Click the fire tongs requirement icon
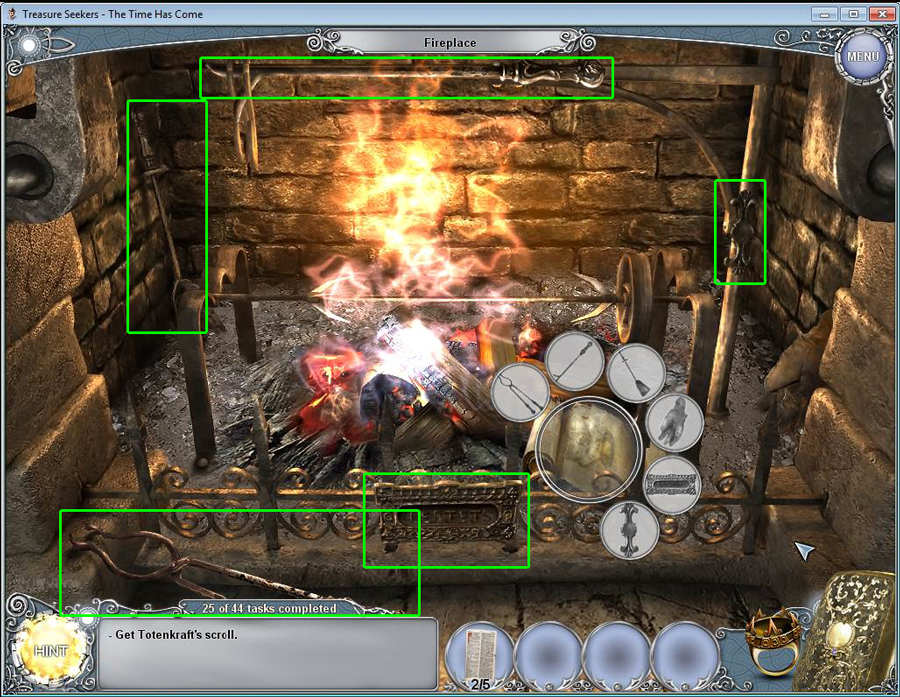 pos(520,391)
